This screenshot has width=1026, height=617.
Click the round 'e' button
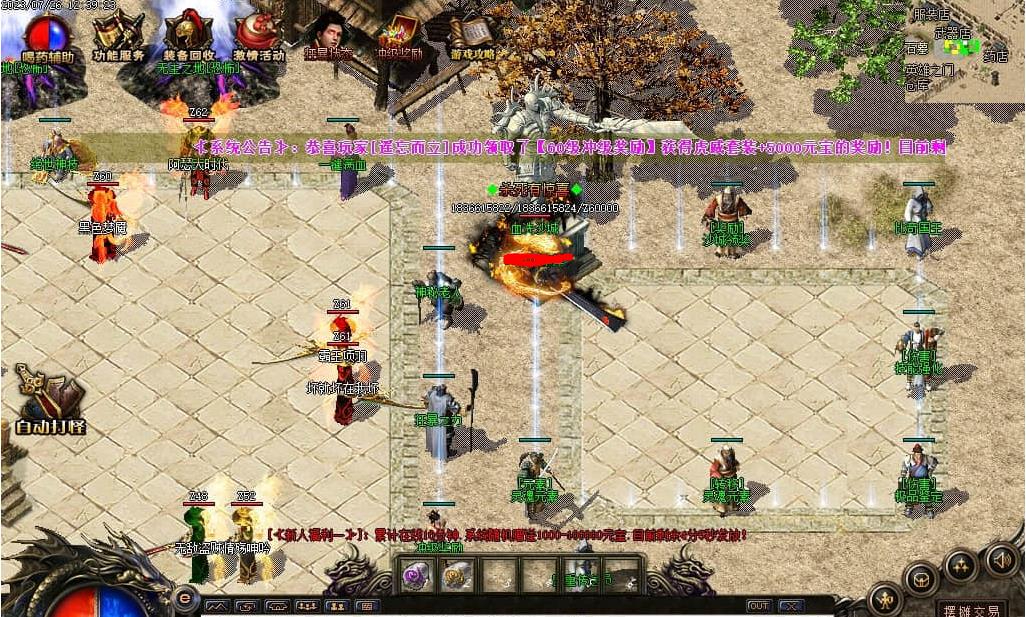[x=183, y=598]
